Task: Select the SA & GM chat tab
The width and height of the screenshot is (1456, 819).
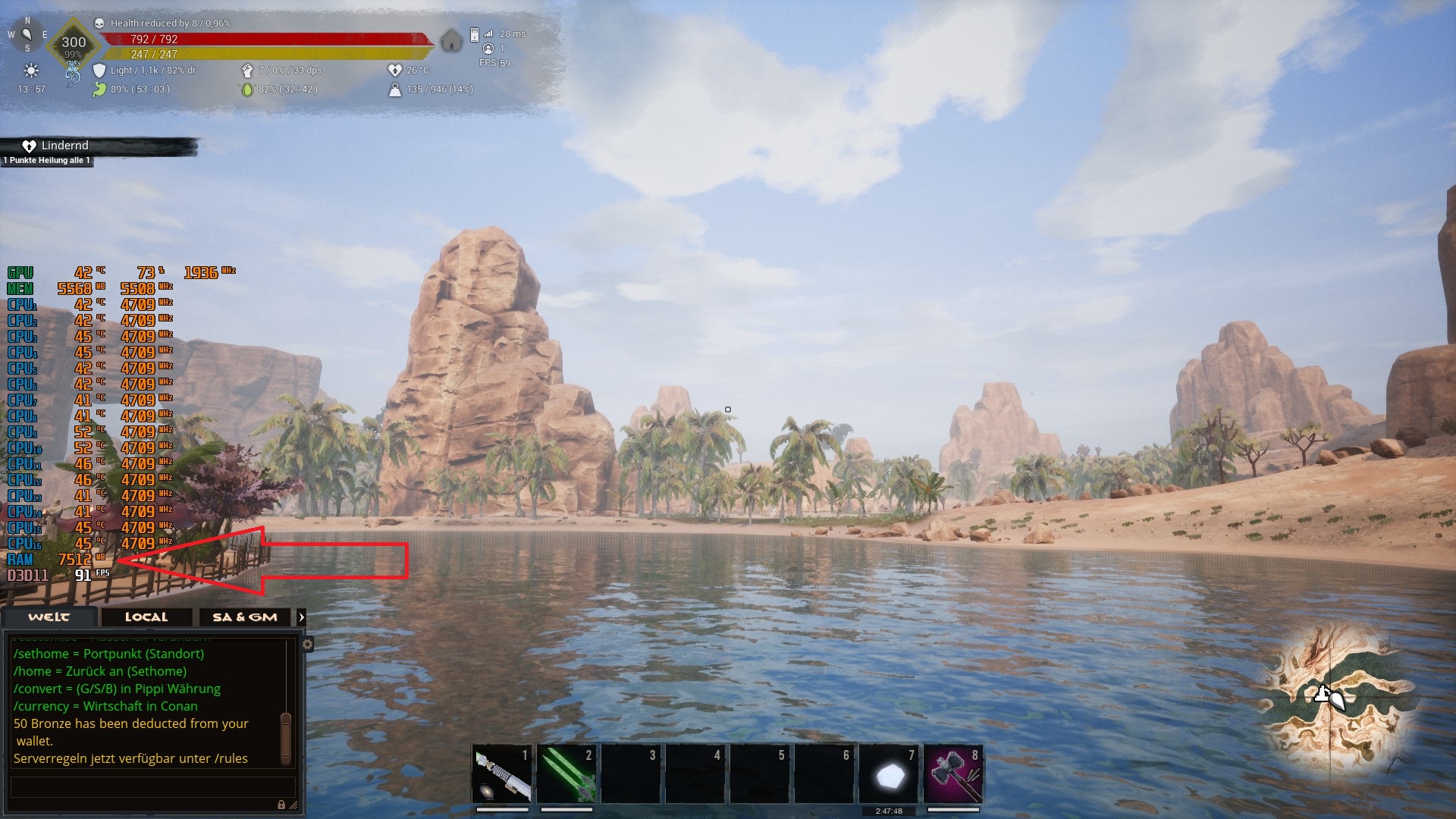Action: (245, 617)
